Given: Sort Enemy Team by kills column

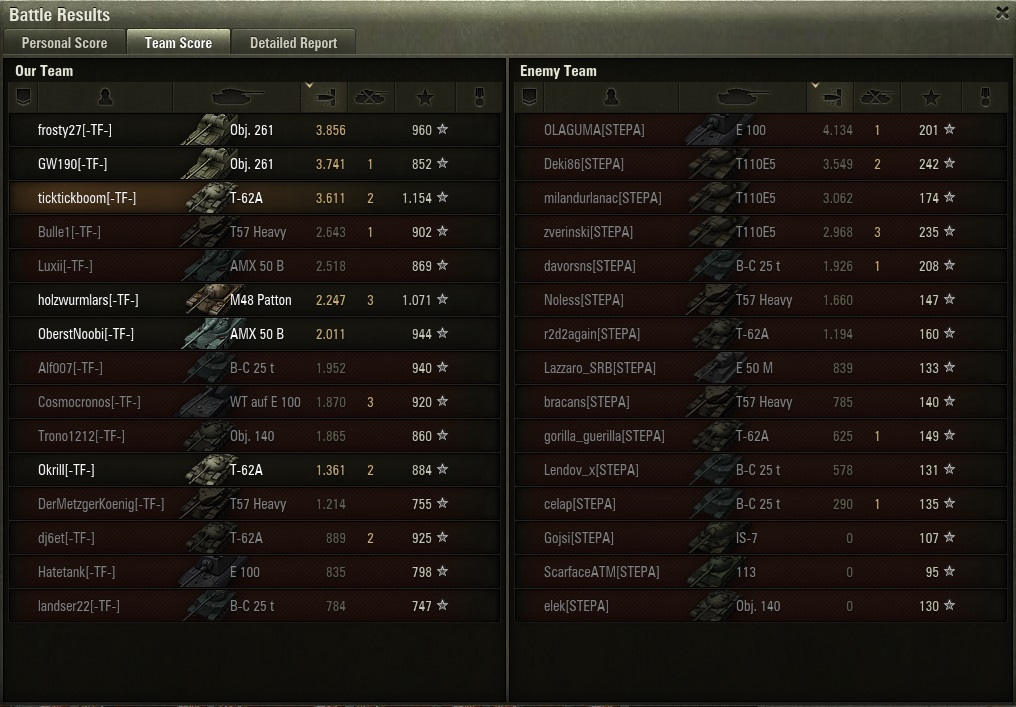Looking at the screenshot, I should tap(877, 97).
